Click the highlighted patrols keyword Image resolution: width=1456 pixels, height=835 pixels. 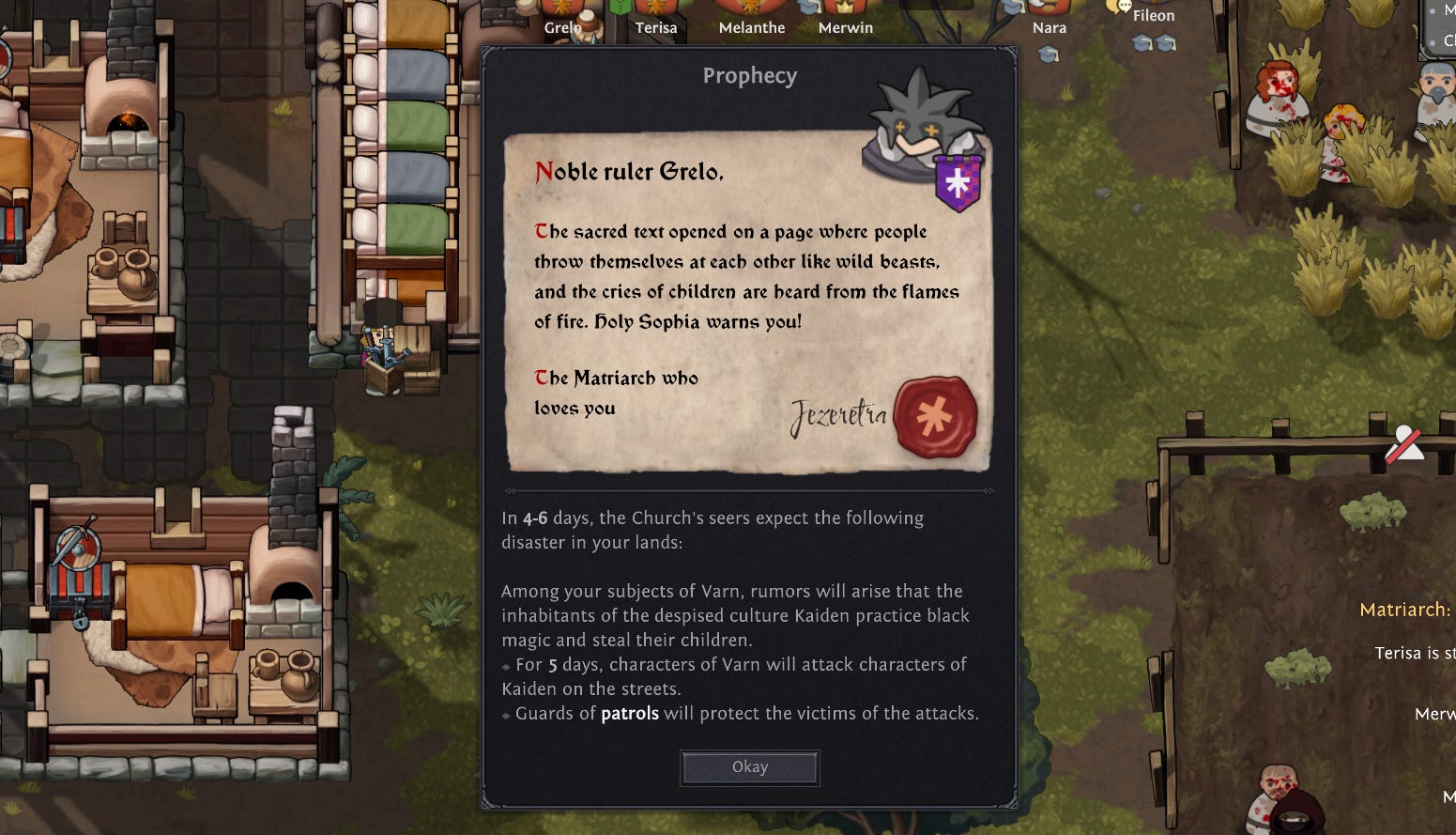point(629,714)
